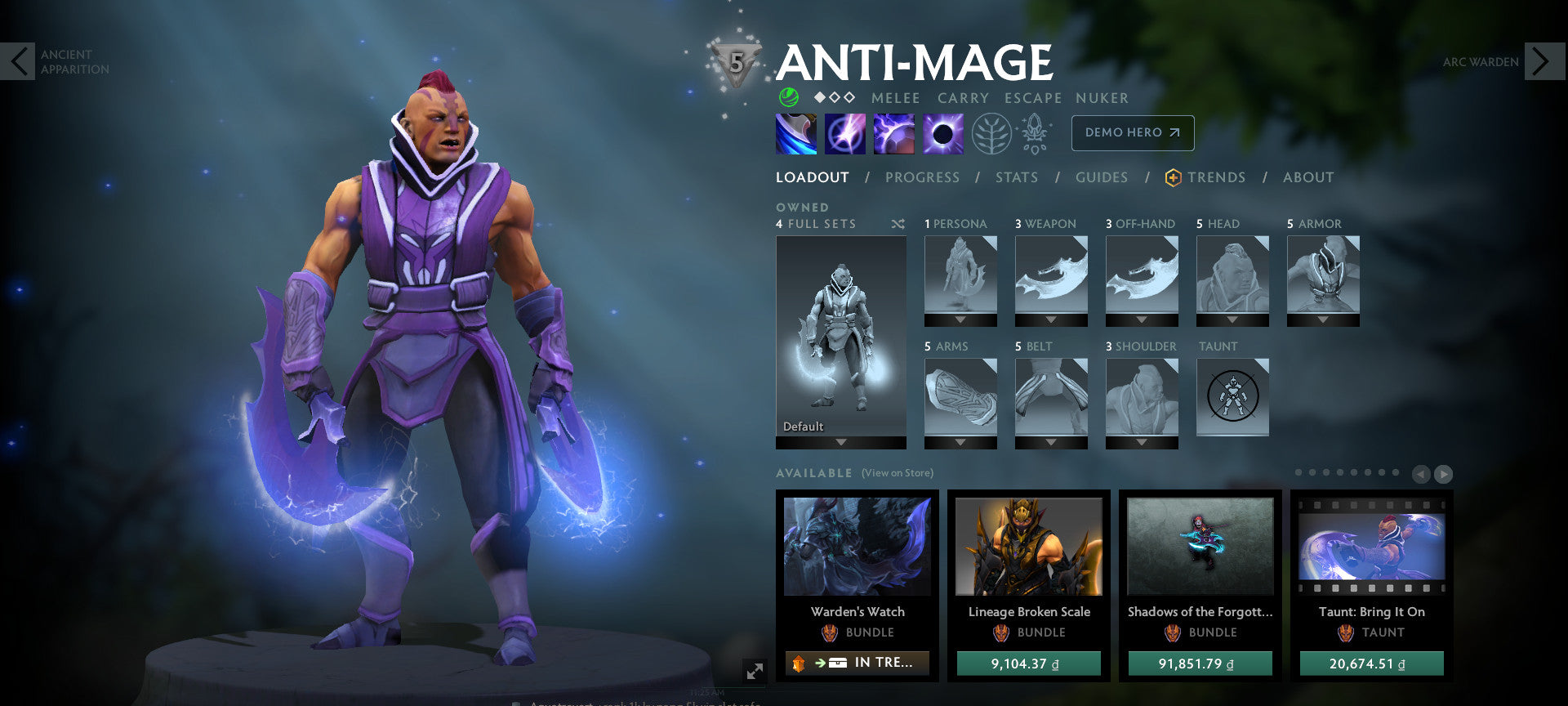Expand the Weapon slot dropdown arrow

tap(1051, 321)
